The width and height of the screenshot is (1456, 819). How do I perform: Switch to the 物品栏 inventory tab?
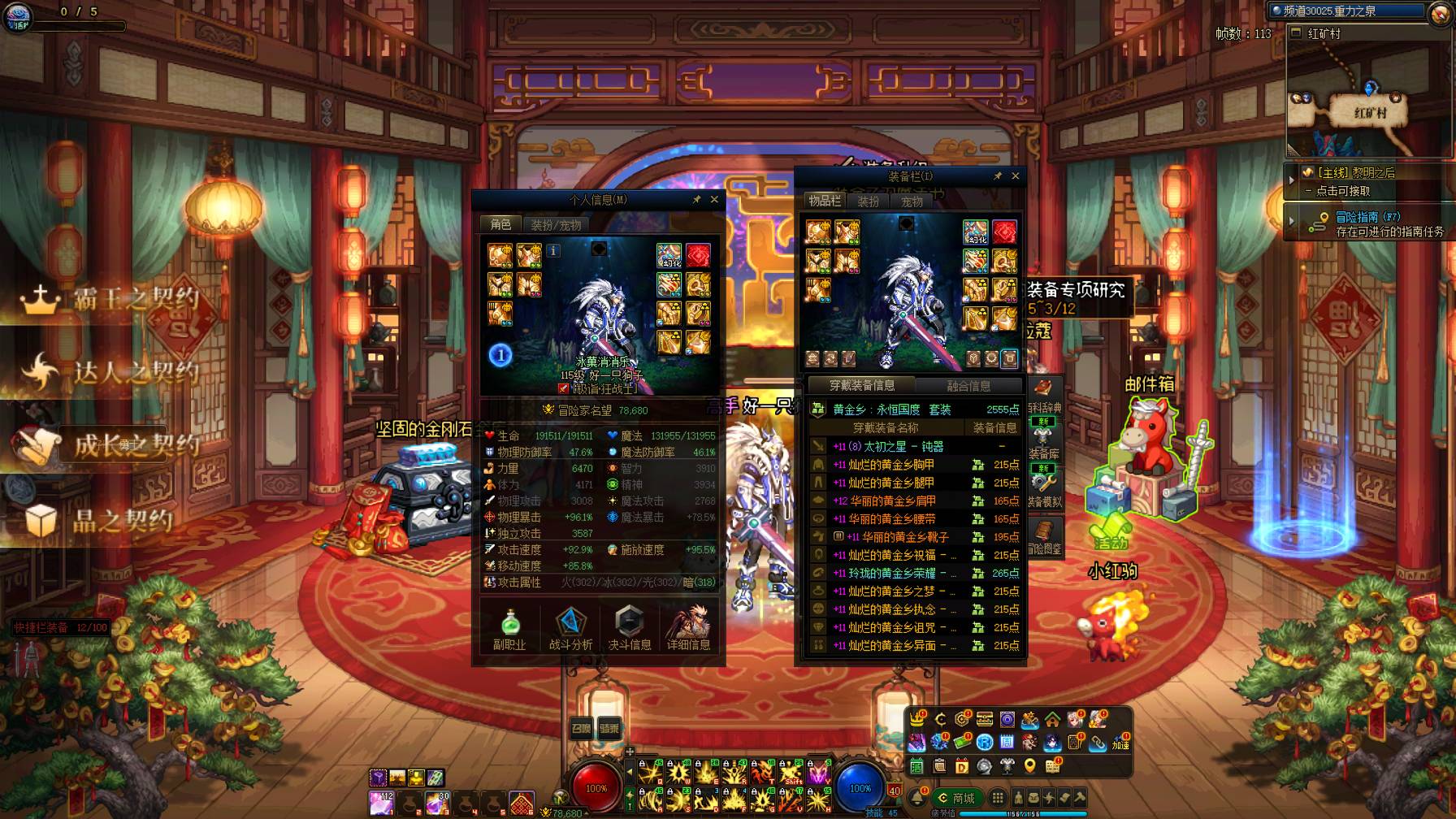click(x=825, y=201)
